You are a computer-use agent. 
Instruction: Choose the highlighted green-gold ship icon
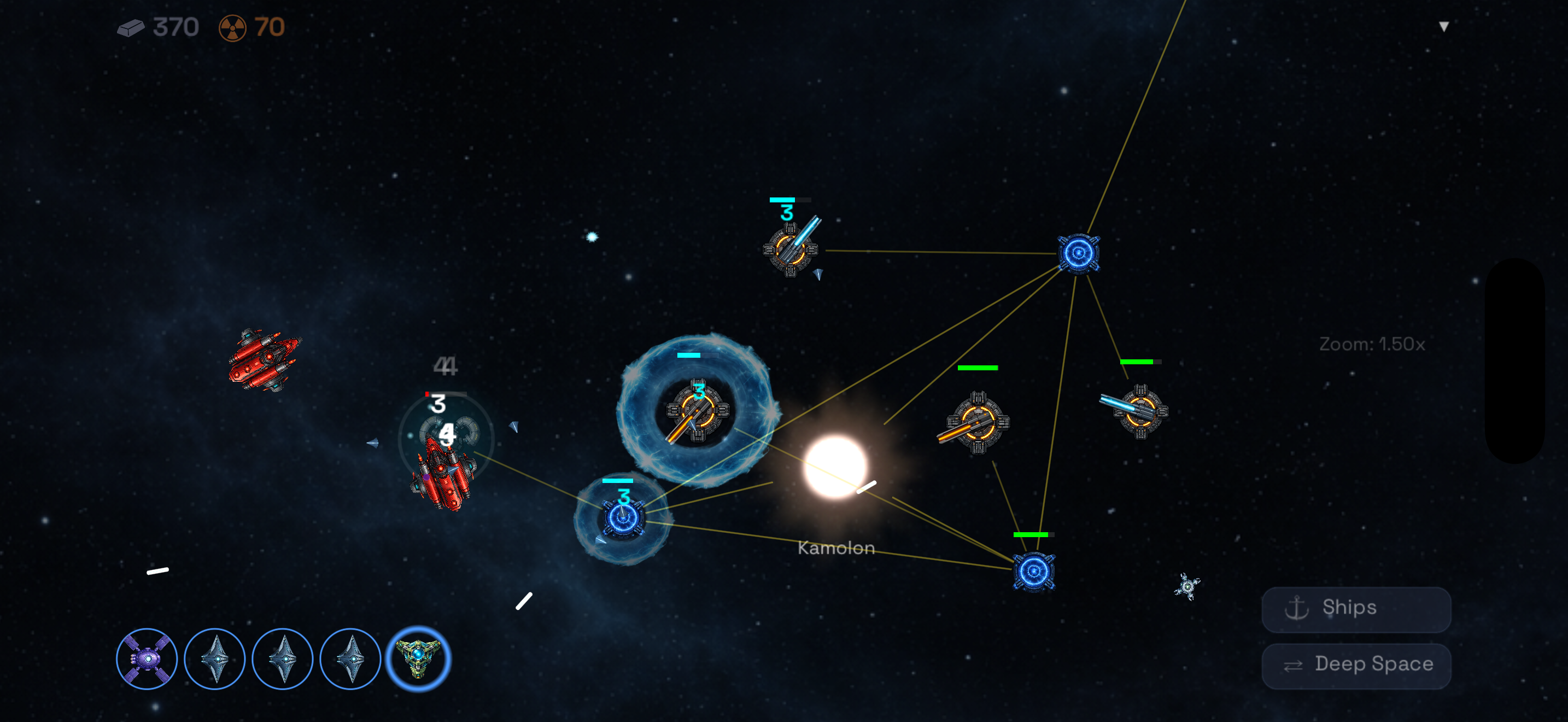pyautogui.click(x=418, y=658)
